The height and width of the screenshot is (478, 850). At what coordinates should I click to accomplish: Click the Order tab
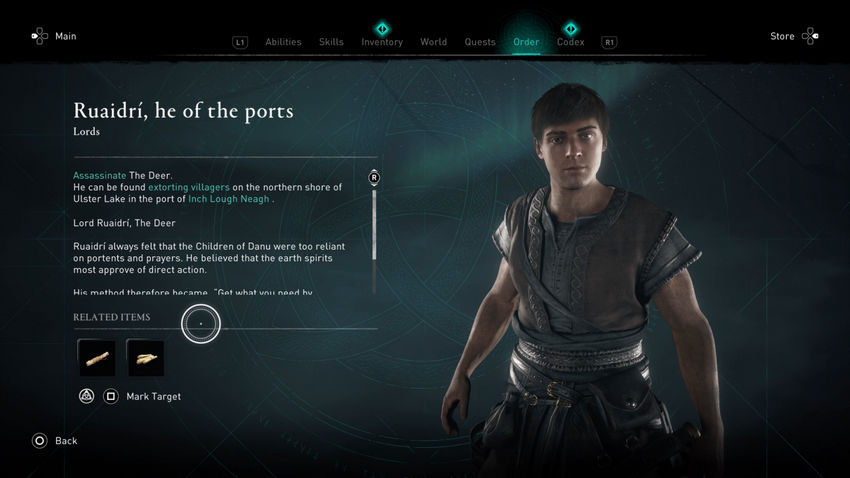click(x=526, y=42)
